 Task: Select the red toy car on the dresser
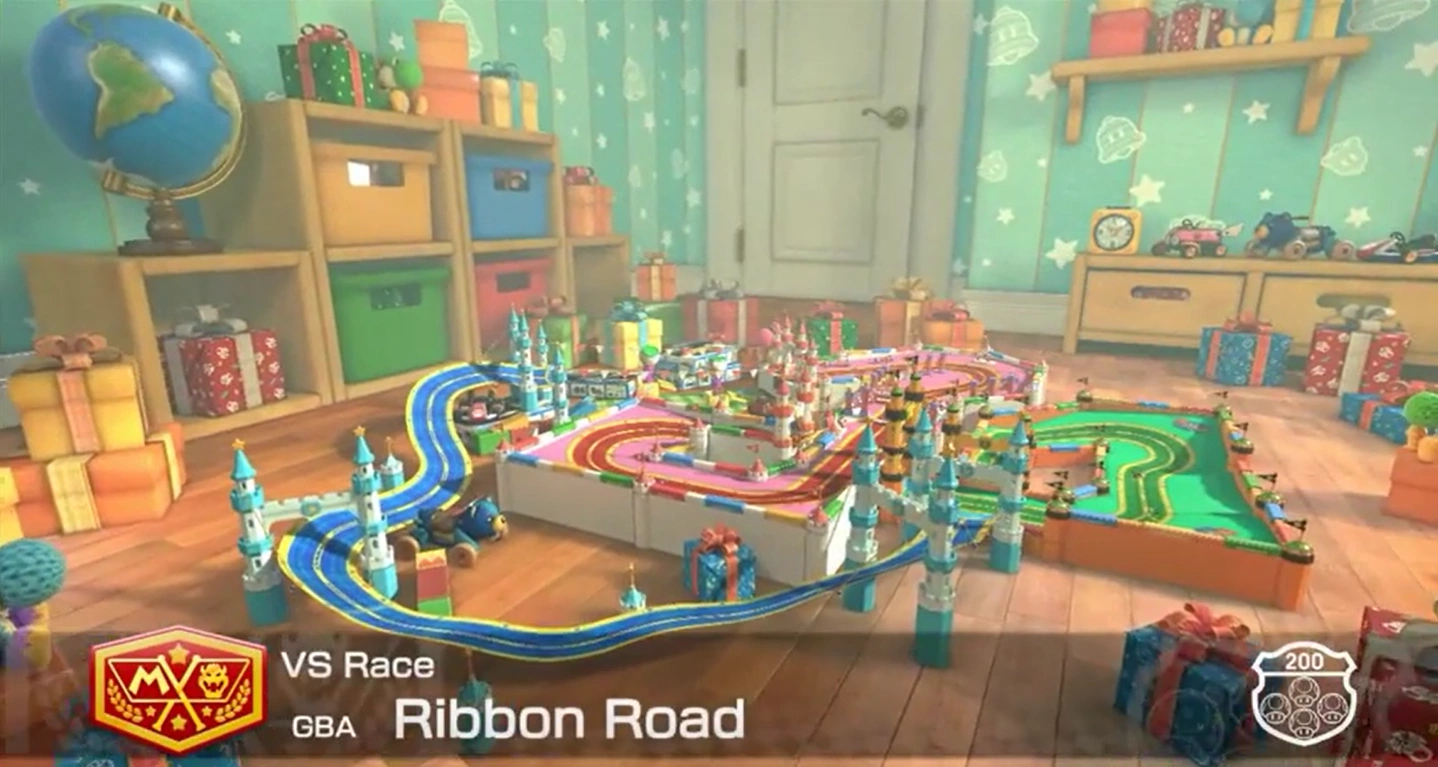[x=1195, y=235]
